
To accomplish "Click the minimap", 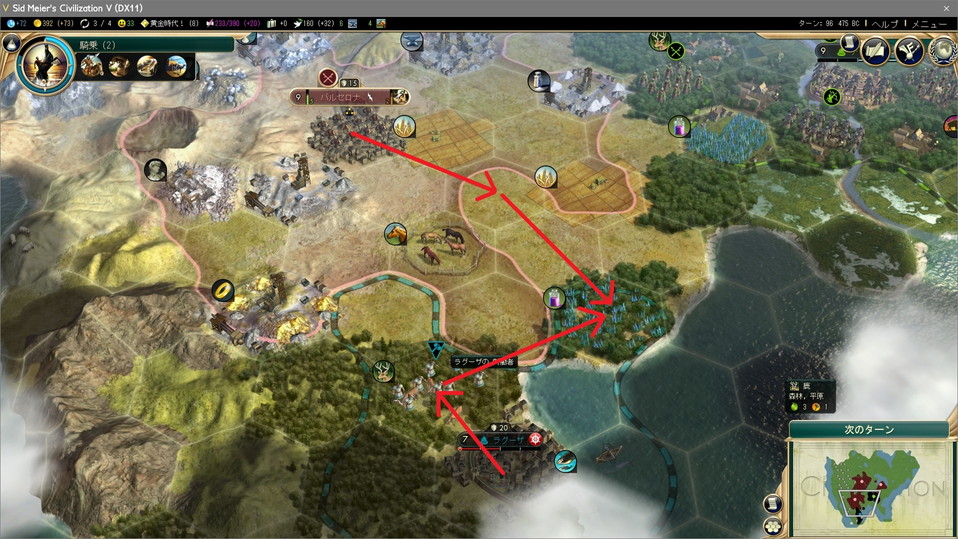I will [x=868, y=484].
